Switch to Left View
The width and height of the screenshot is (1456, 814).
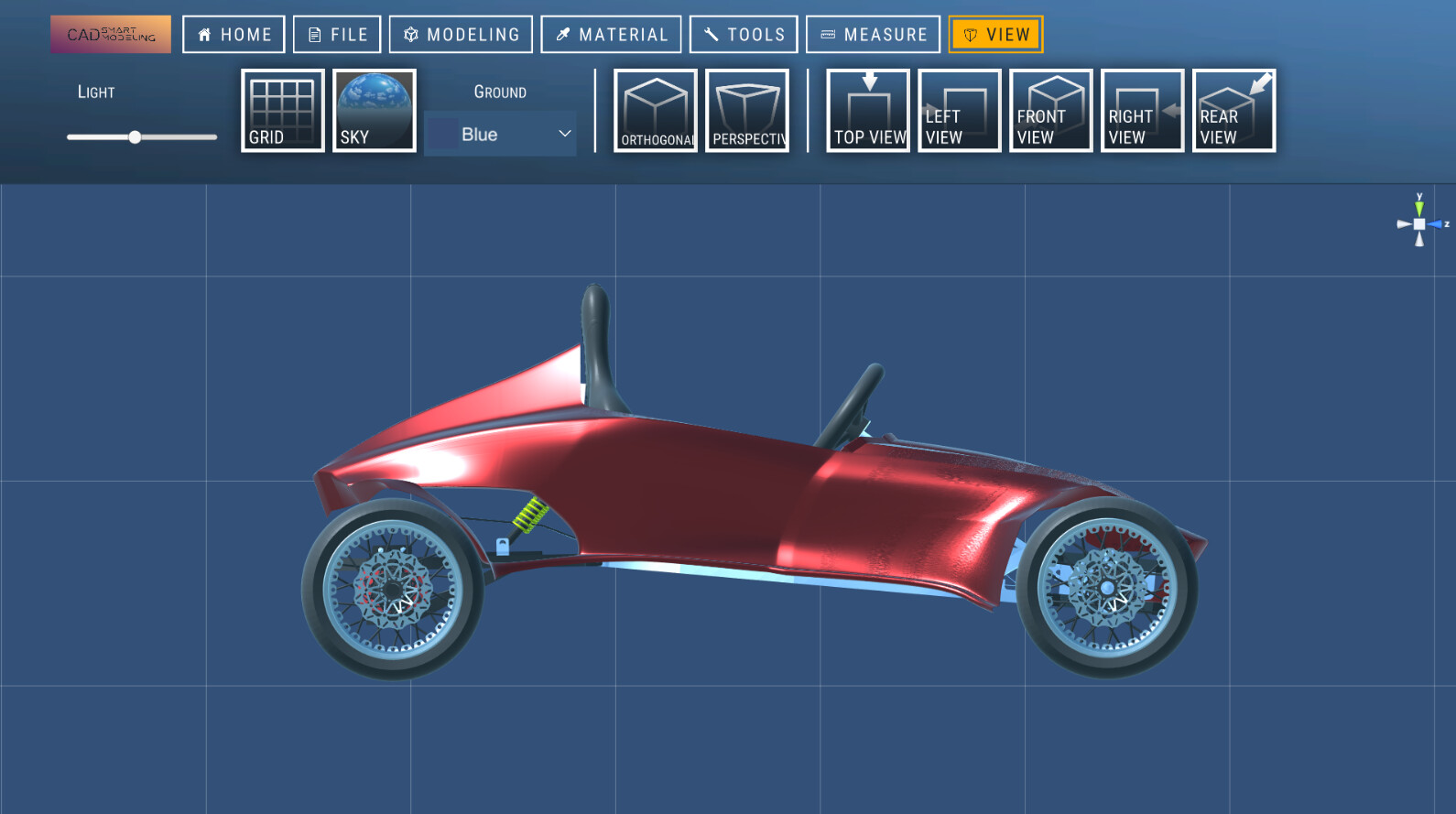959,110
